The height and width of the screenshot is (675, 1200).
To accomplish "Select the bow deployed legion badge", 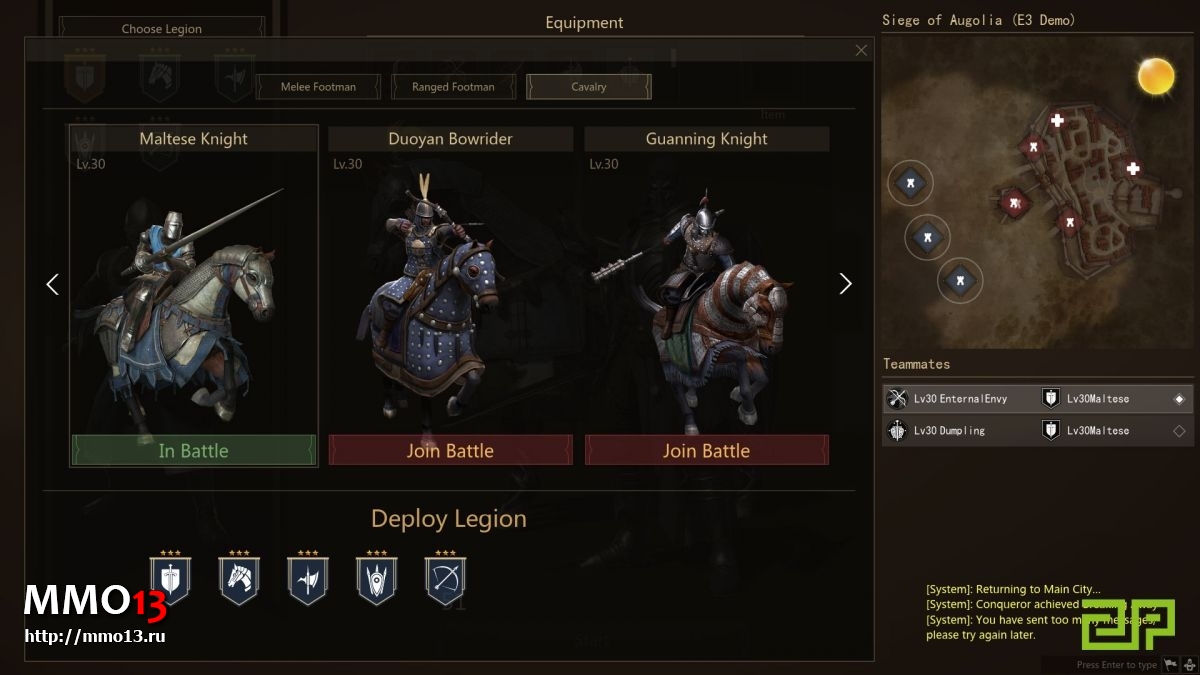I will 446,579.
